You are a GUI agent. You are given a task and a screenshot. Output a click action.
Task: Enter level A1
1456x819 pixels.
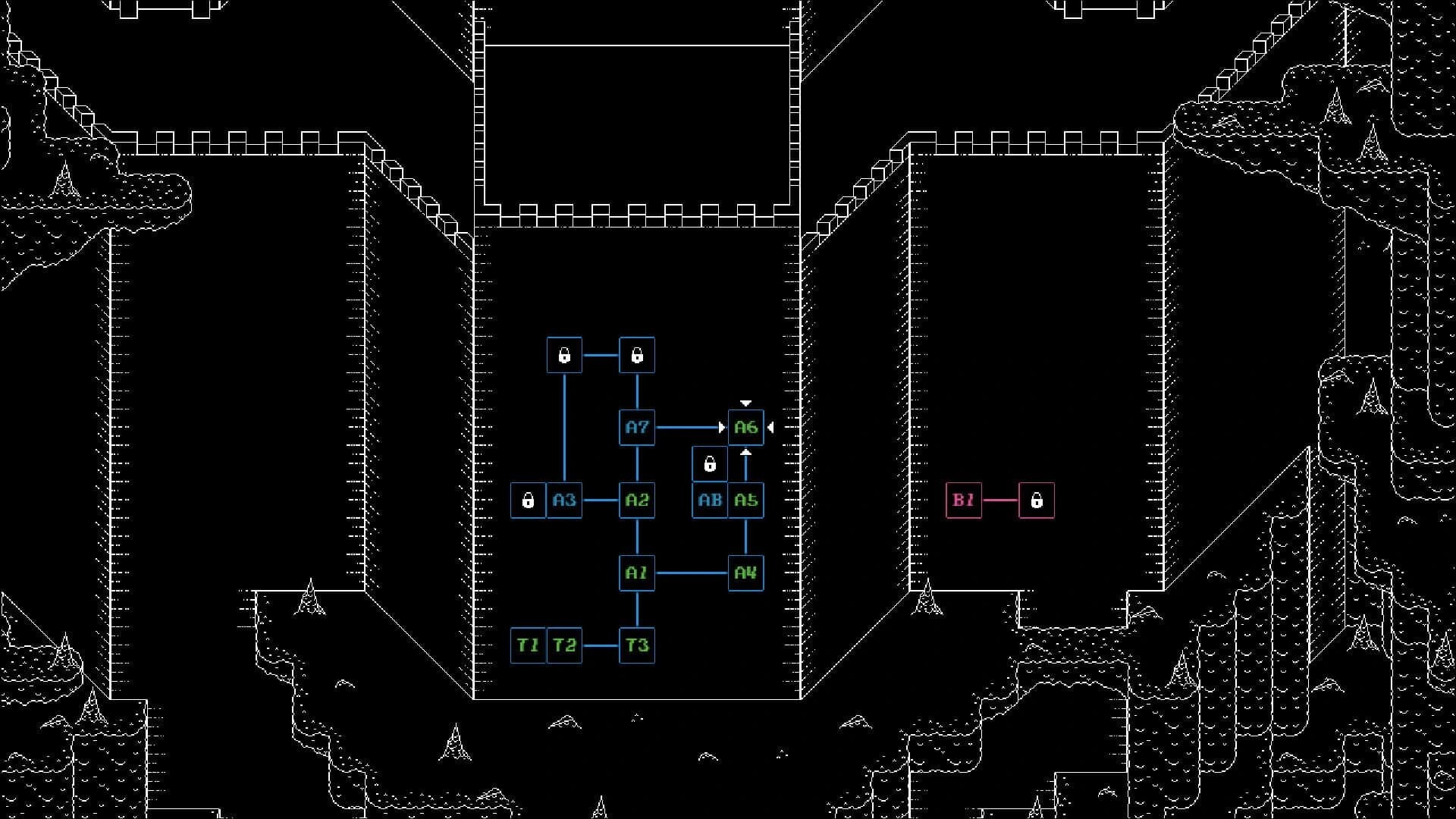[x=637, y=573]
